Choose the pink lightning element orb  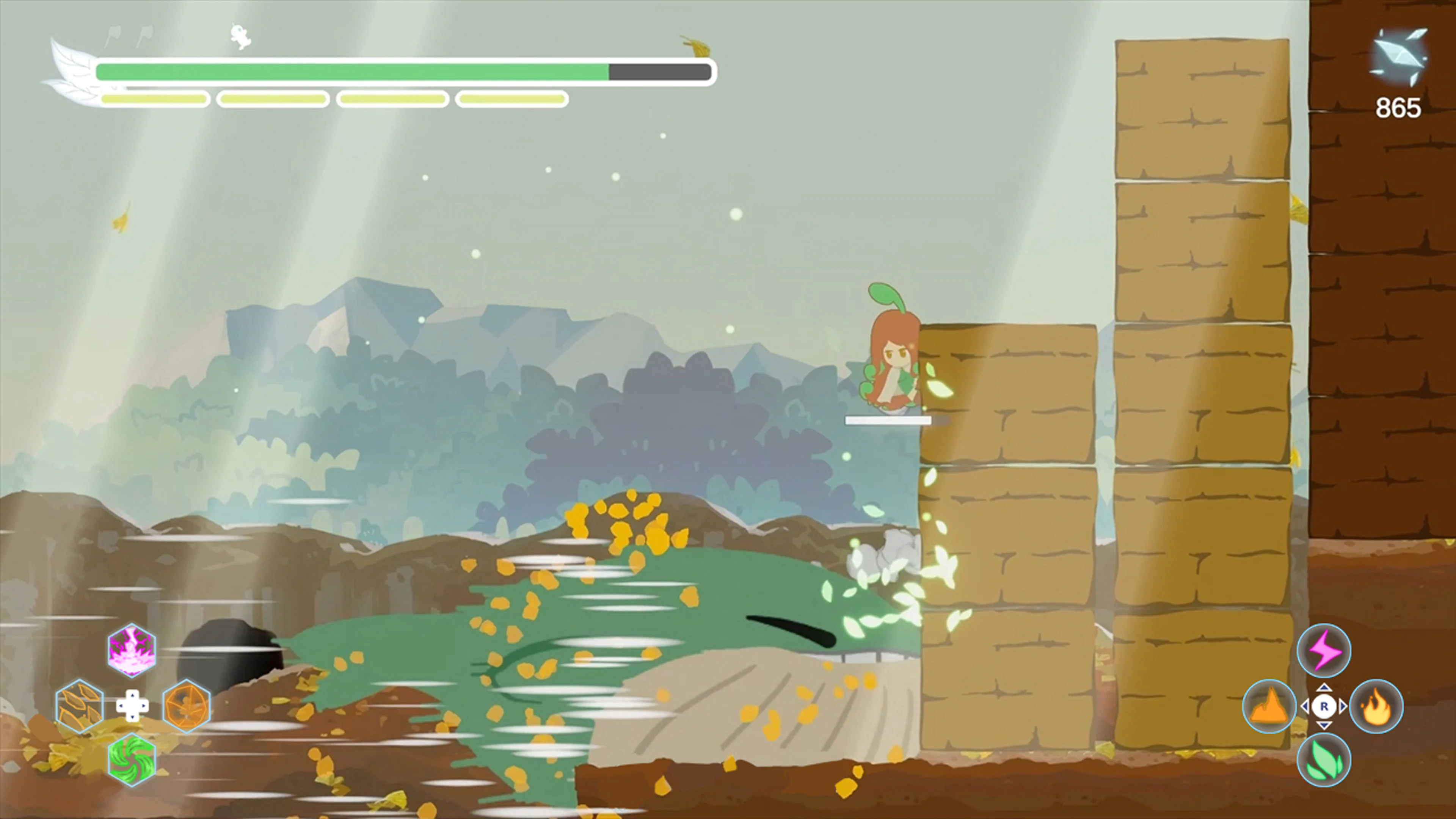(x=1324, y=650)
